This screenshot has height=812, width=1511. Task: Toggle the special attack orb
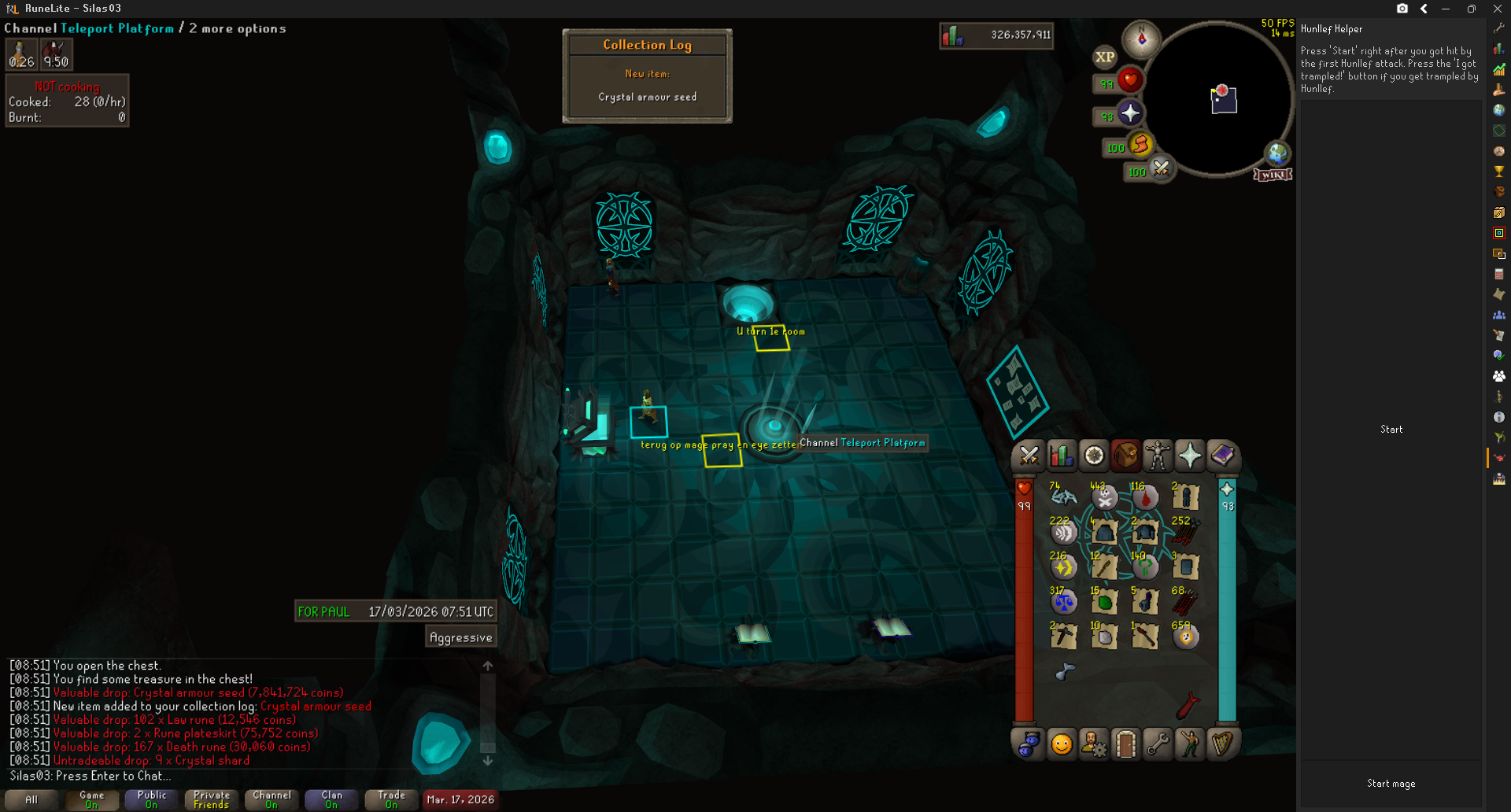1161,168
